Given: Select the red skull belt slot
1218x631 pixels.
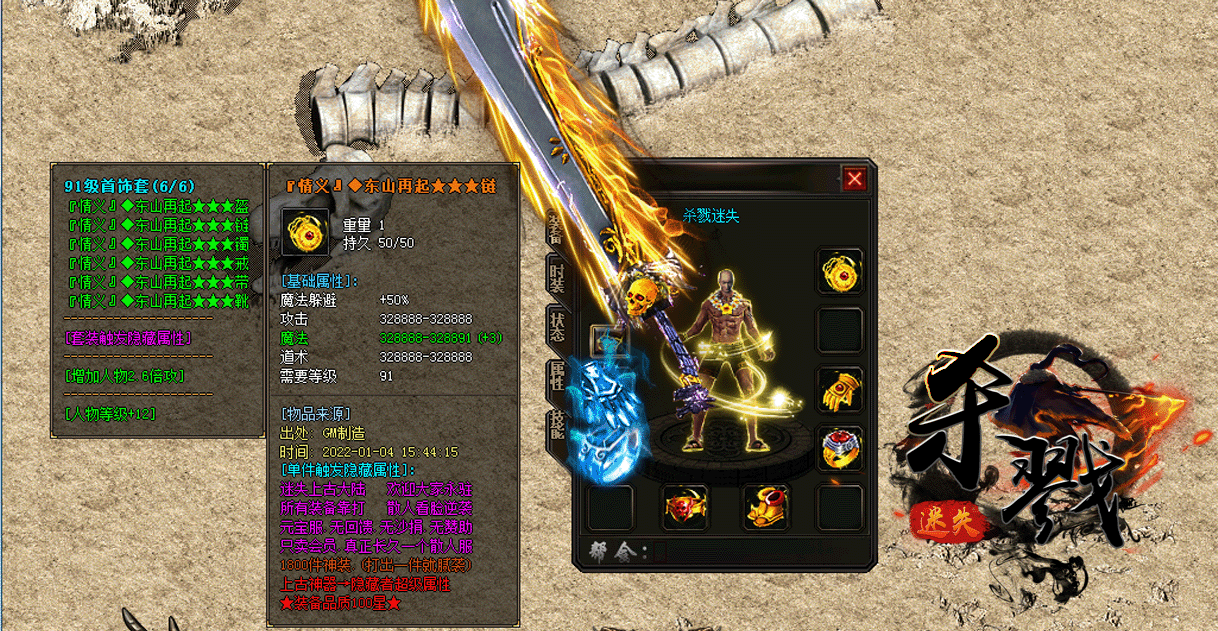Looking at the screenshot, I should click(x=687, y=508).
